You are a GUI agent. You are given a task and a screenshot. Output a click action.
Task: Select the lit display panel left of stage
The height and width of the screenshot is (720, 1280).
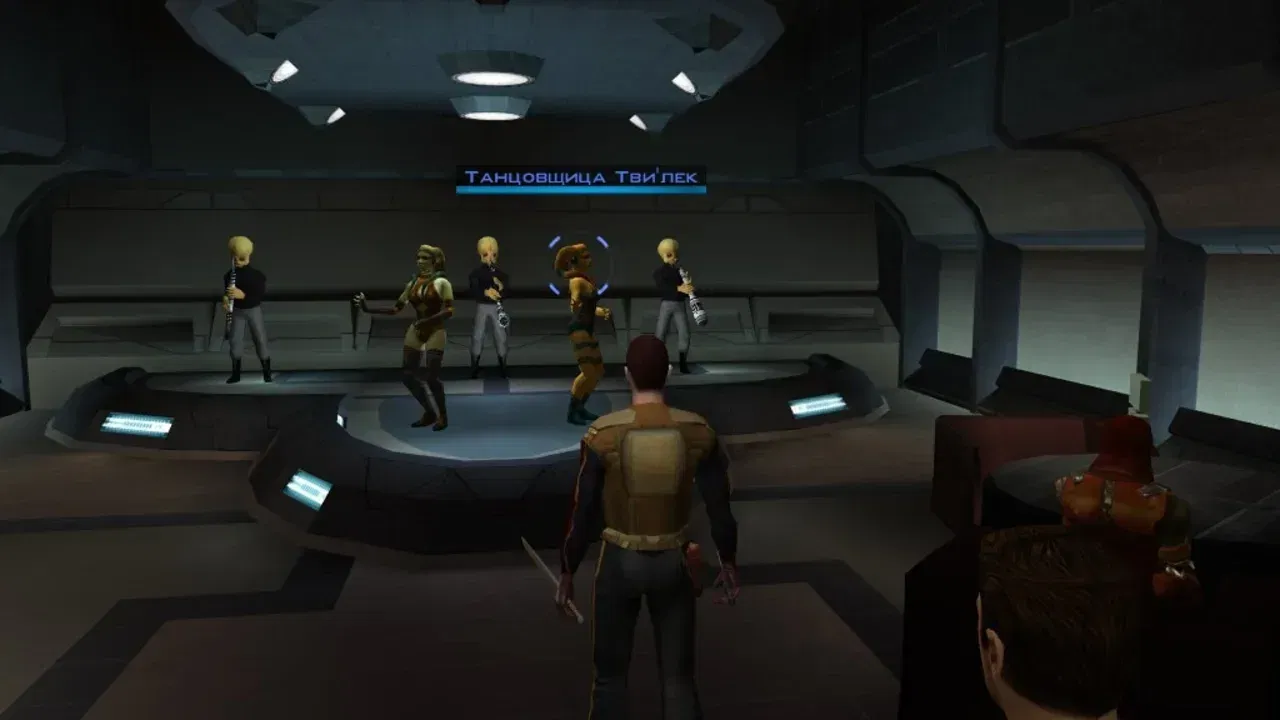307,487
